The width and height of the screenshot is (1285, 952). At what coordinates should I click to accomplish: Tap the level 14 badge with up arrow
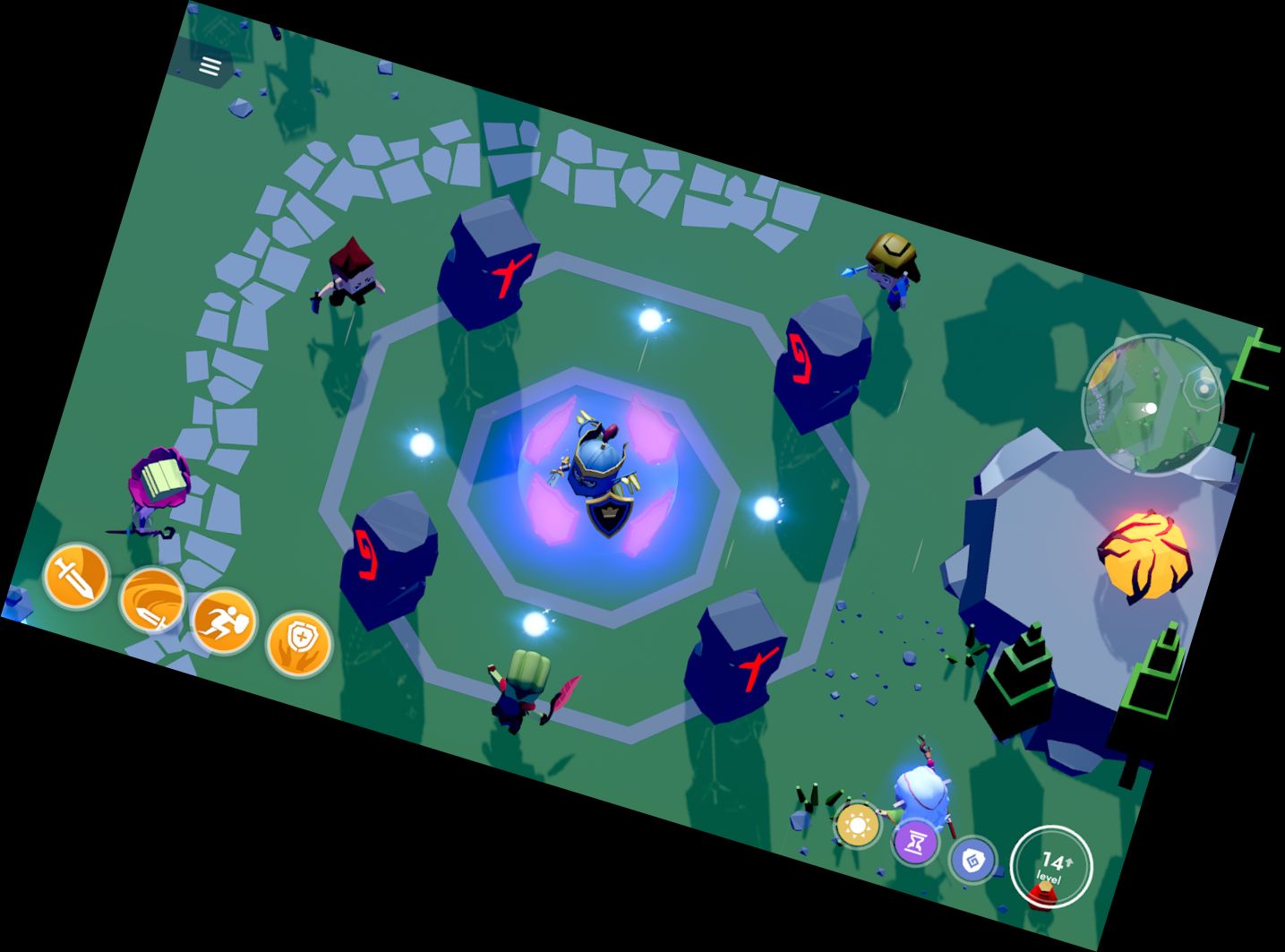coord(1050,864)
